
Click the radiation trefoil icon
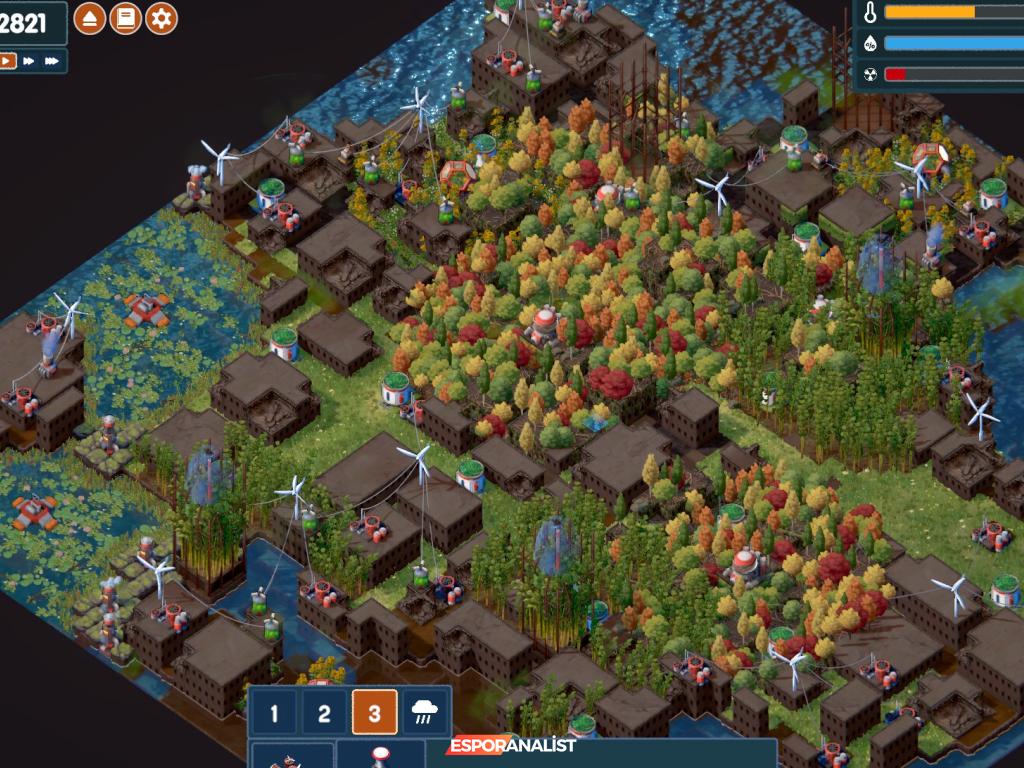[x=870, y=74]
